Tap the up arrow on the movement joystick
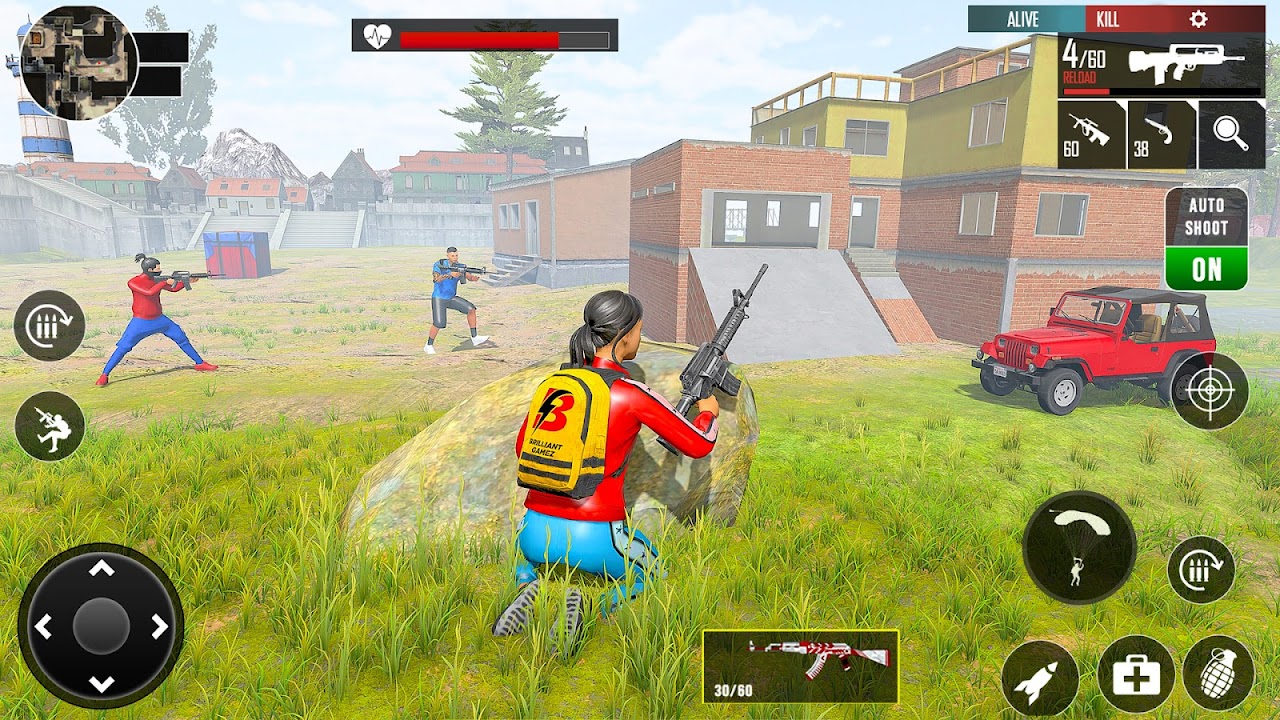 [x=101, y=569]
